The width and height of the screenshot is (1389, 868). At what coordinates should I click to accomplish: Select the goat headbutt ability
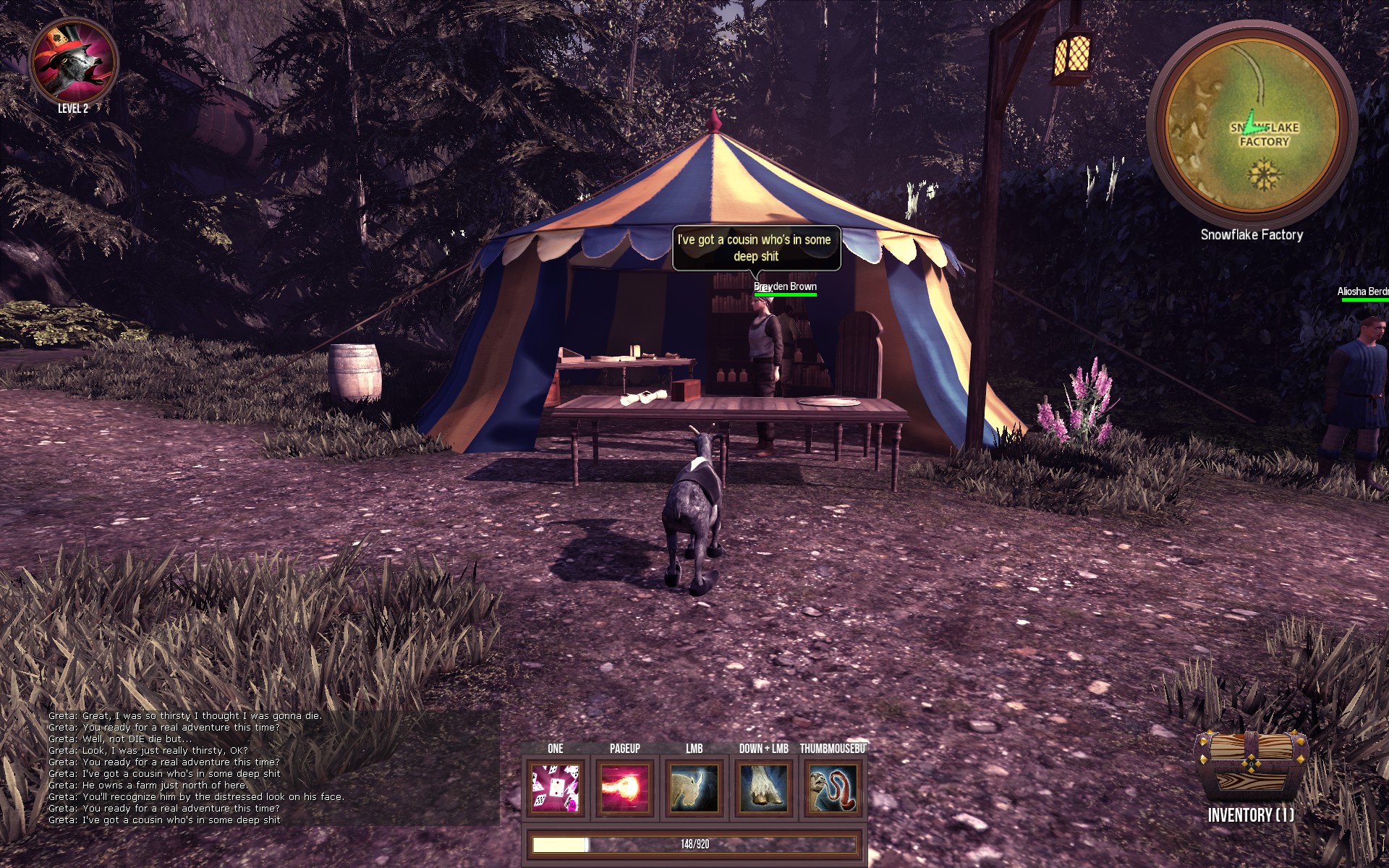pyautogui.click(x=694, y=788)
